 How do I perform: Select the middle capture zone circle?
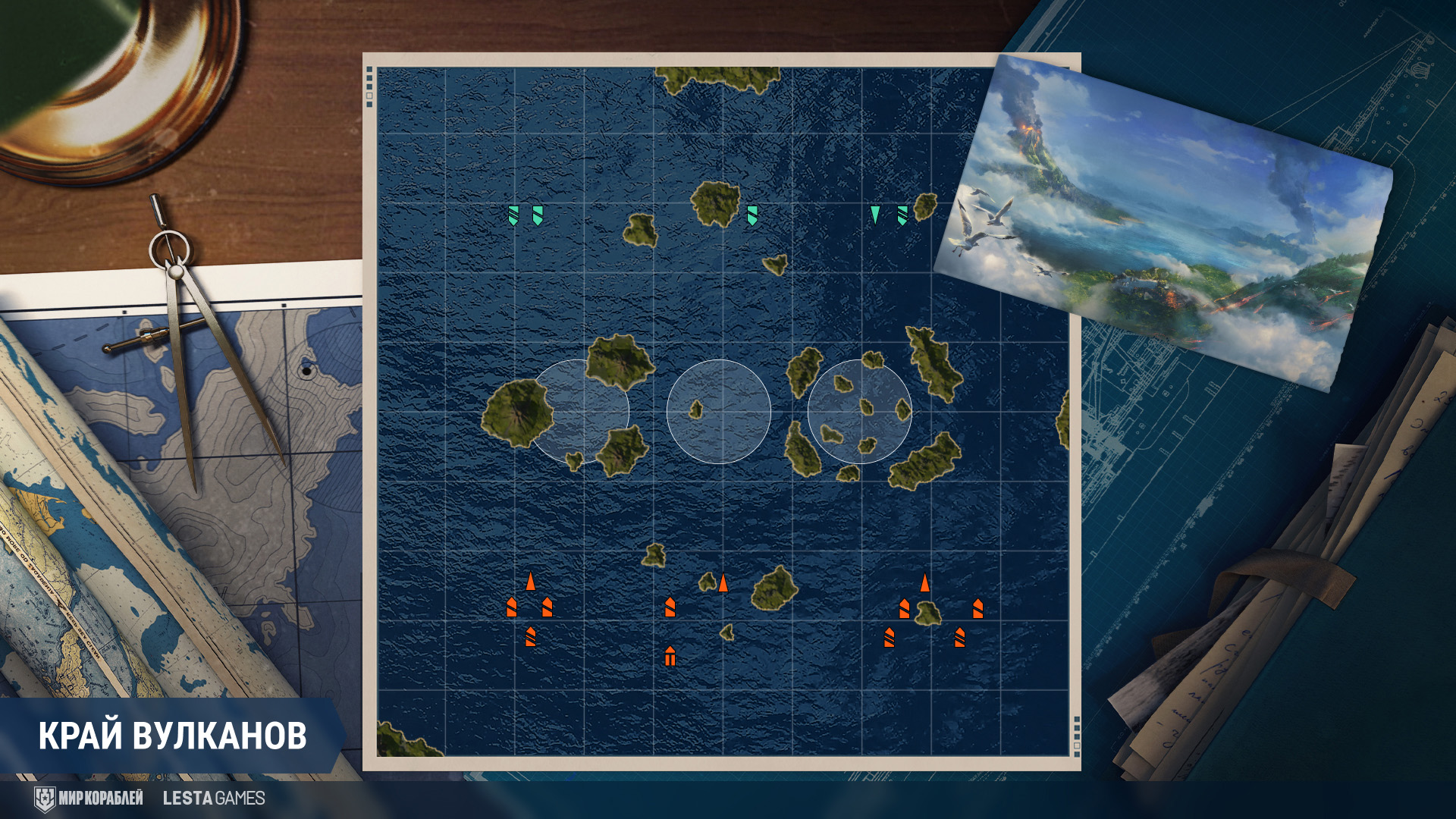[x=719, y=412]
